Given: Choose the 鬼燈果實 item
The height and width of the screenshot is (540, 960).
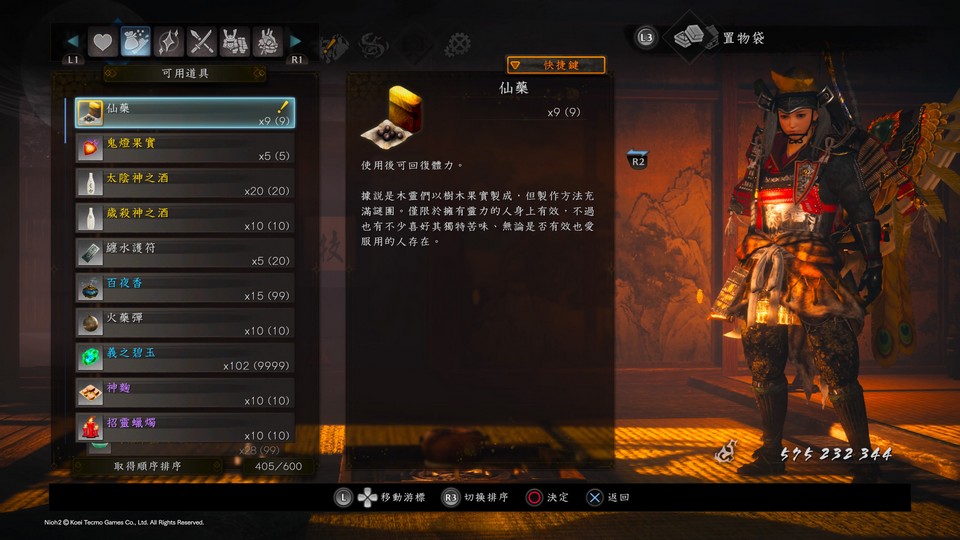Looking at the screenshot, I should point(185,148).
